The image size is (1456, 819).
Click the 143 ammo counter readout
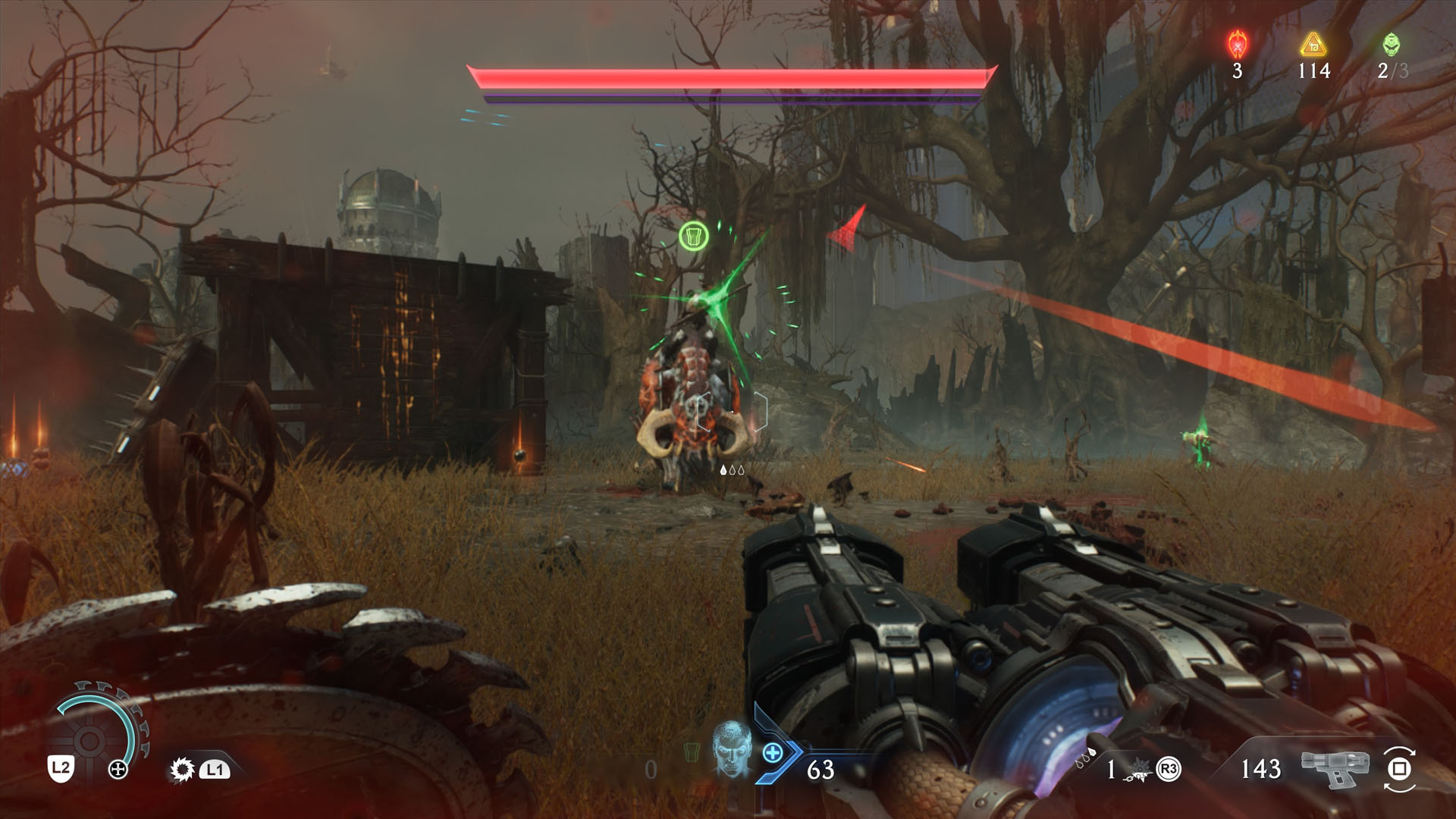tap(1261, 767)
